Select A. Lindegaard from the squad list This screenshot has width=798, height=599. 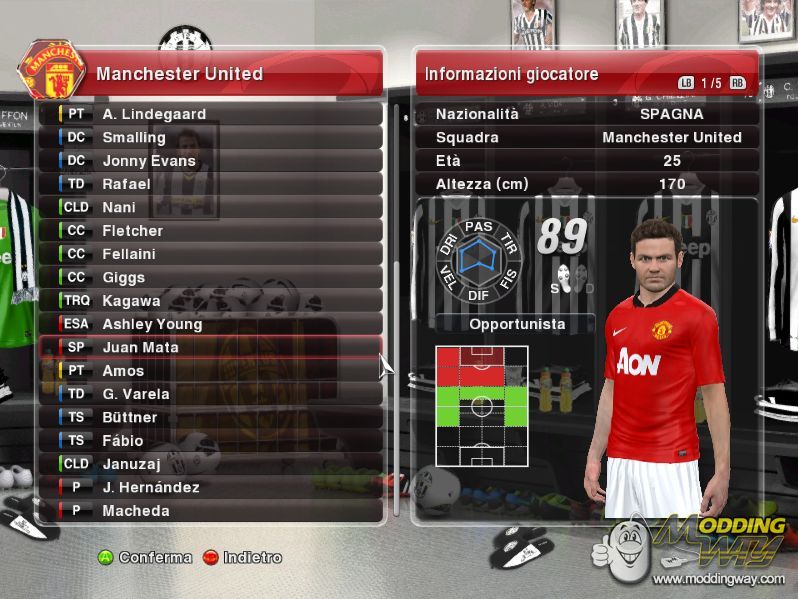[x=210, y=114]
